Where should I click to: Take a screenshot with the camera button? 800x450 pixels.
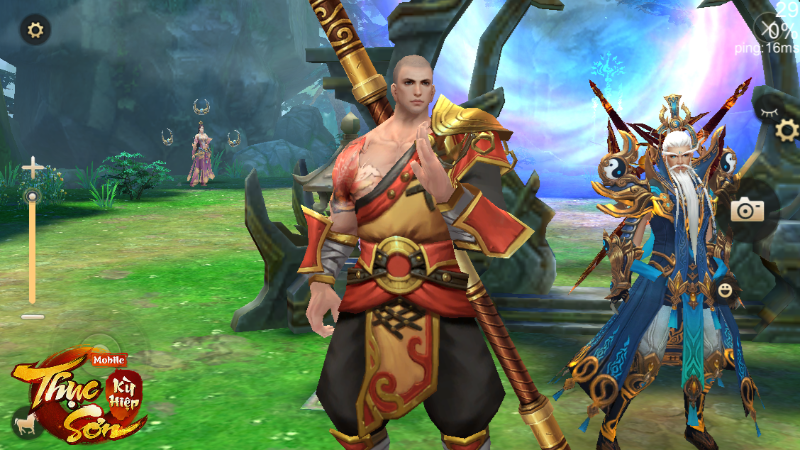pyautogui.click(x=746, y=210)
